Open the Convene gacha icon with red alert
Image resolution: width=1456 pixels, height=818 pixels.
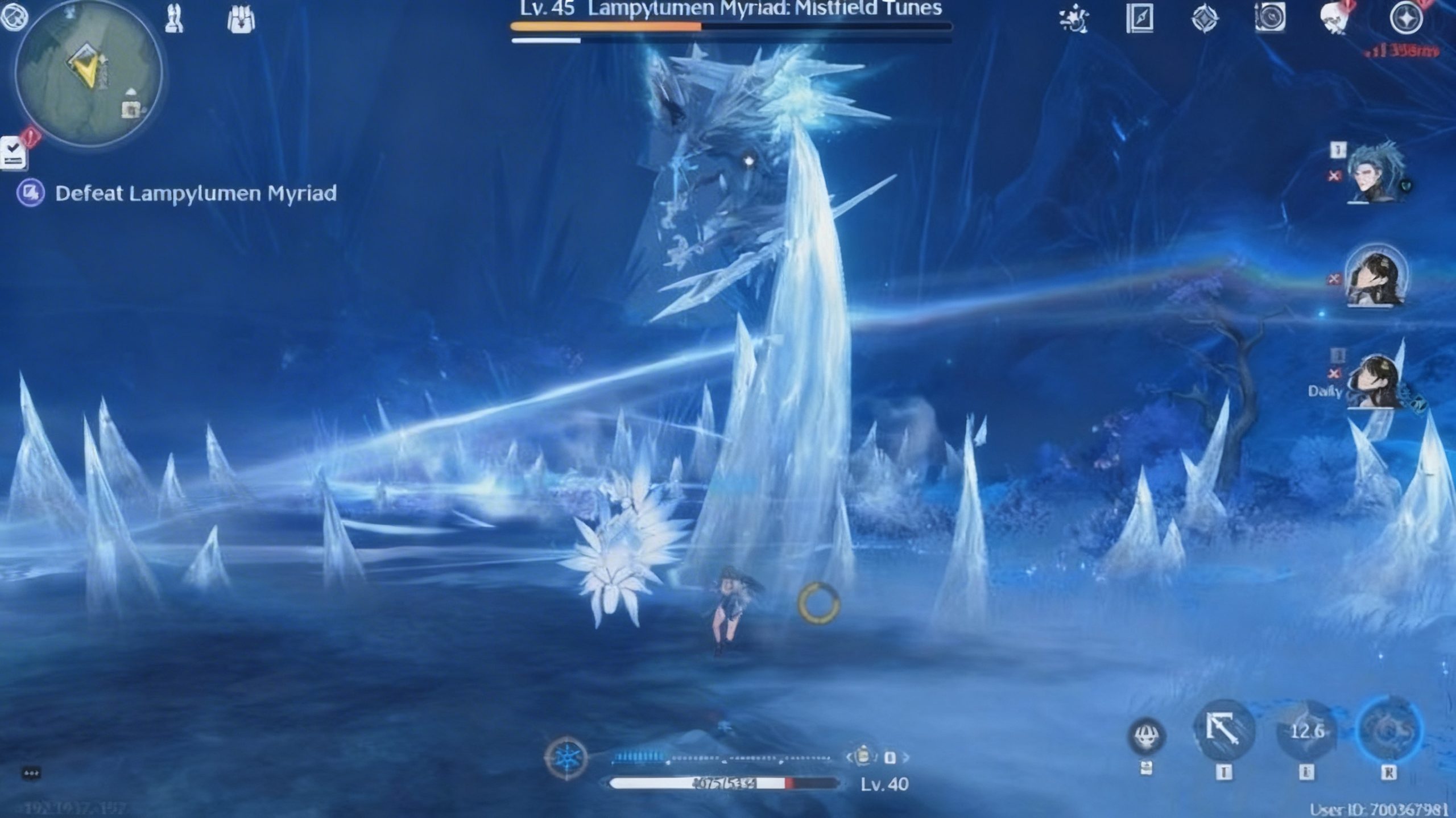[x=1335, y=19]
